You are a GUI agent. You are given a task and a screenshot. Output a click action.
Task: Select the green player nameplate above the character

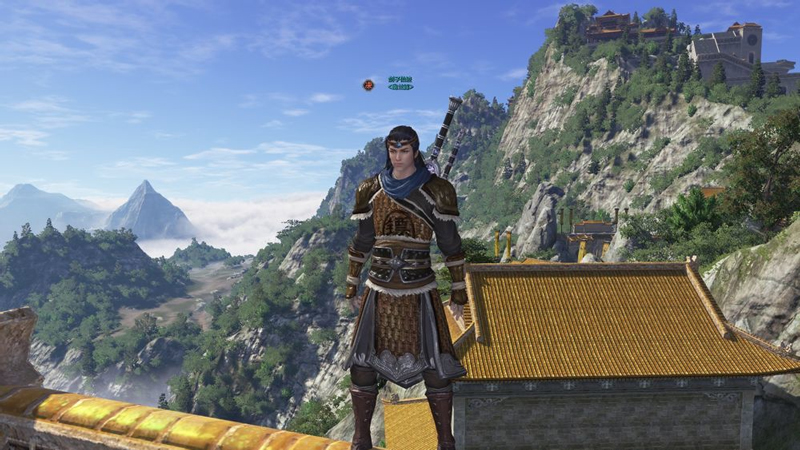[x=400, y=83]
